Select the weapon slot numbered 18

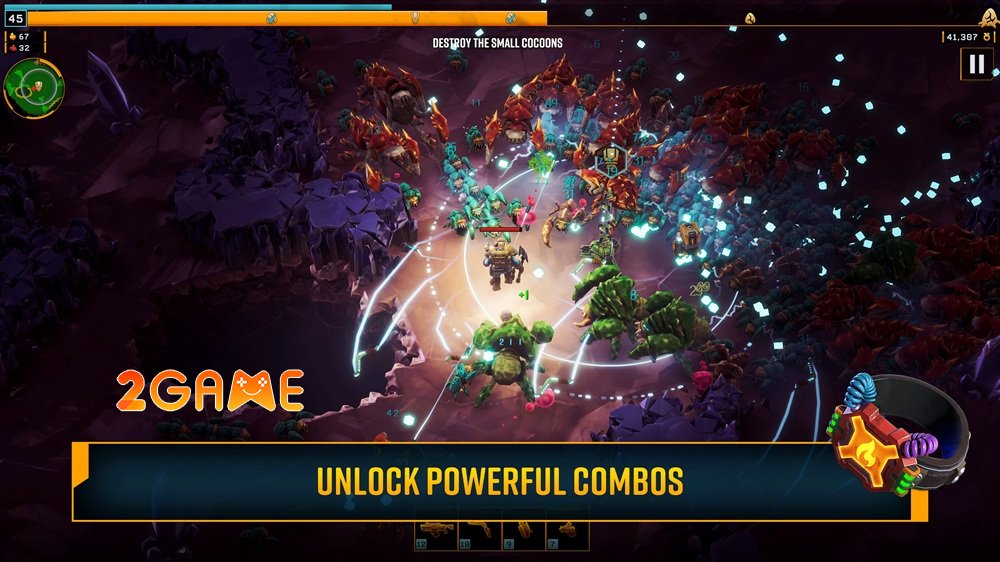tap(480, 532)
